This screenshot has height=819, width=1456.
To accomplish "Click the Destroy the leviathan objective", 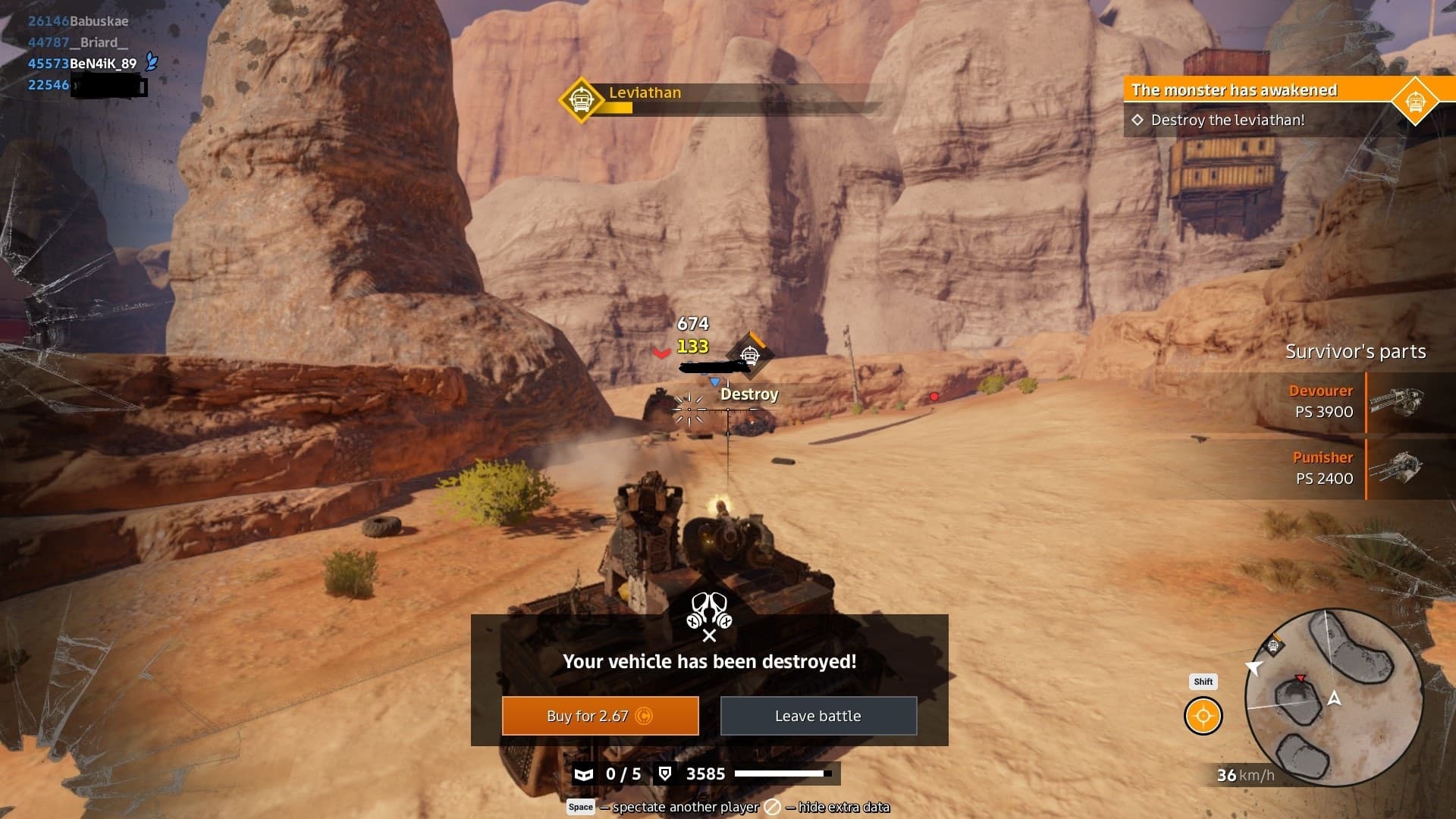I will (1227, 120).
